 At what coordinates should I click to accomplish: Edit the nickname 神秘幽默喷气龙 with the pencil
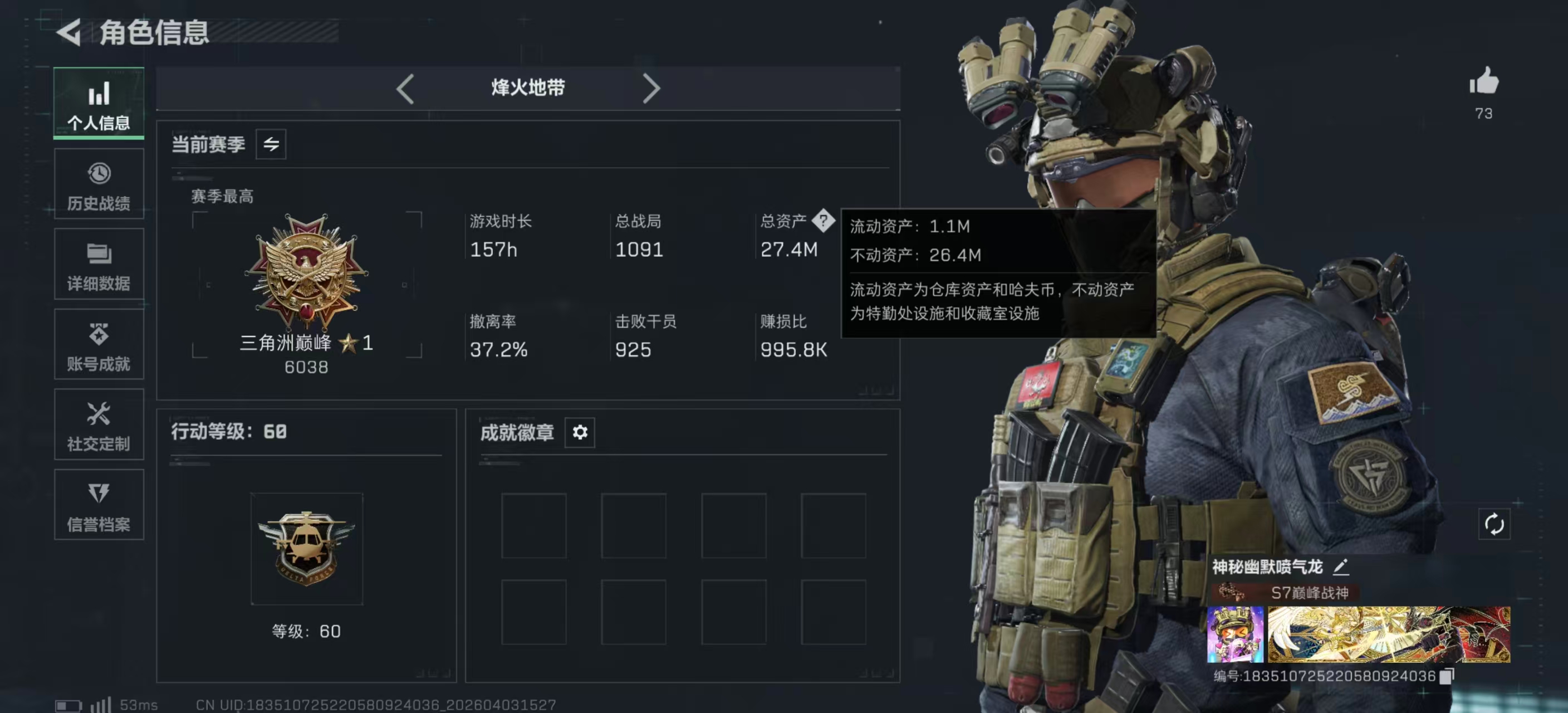coord(1340,568)
